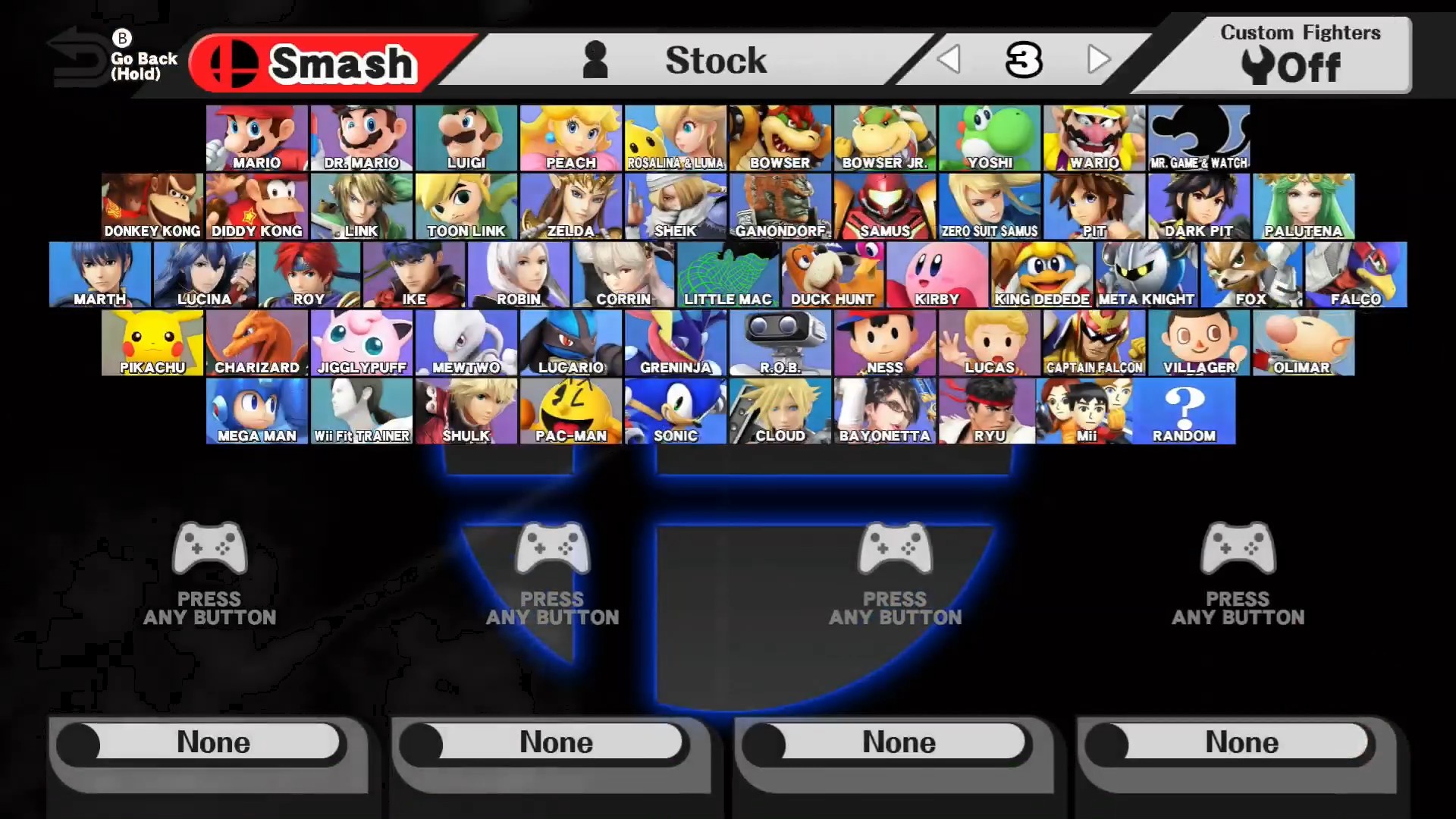1456x819 pixels.
Task: Choose Sonic from the bottom row
Action: pos(674,409)
